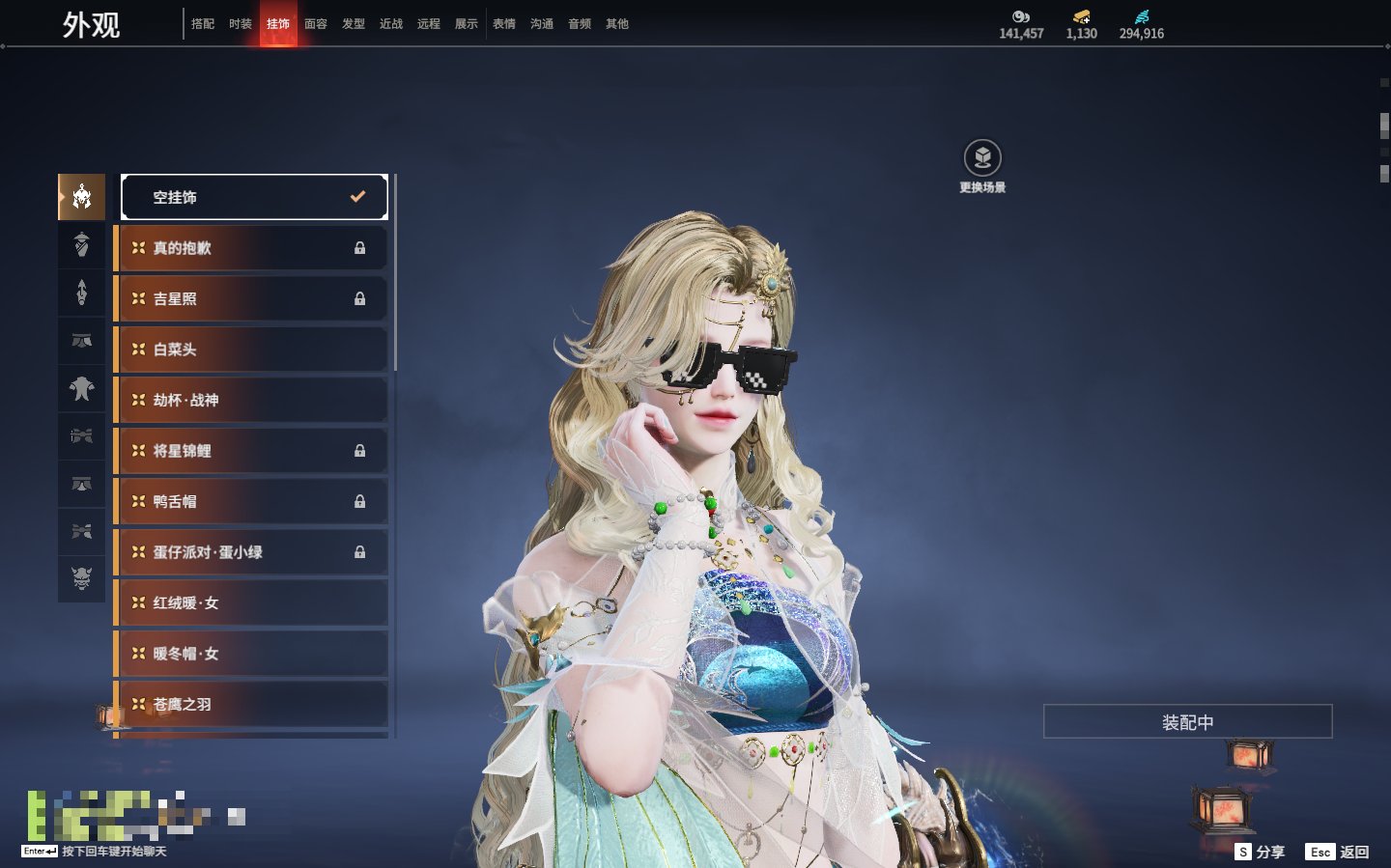1391x868 pixels.
Task: Select the 鸭舌帽 accessory
Action: 251,502
